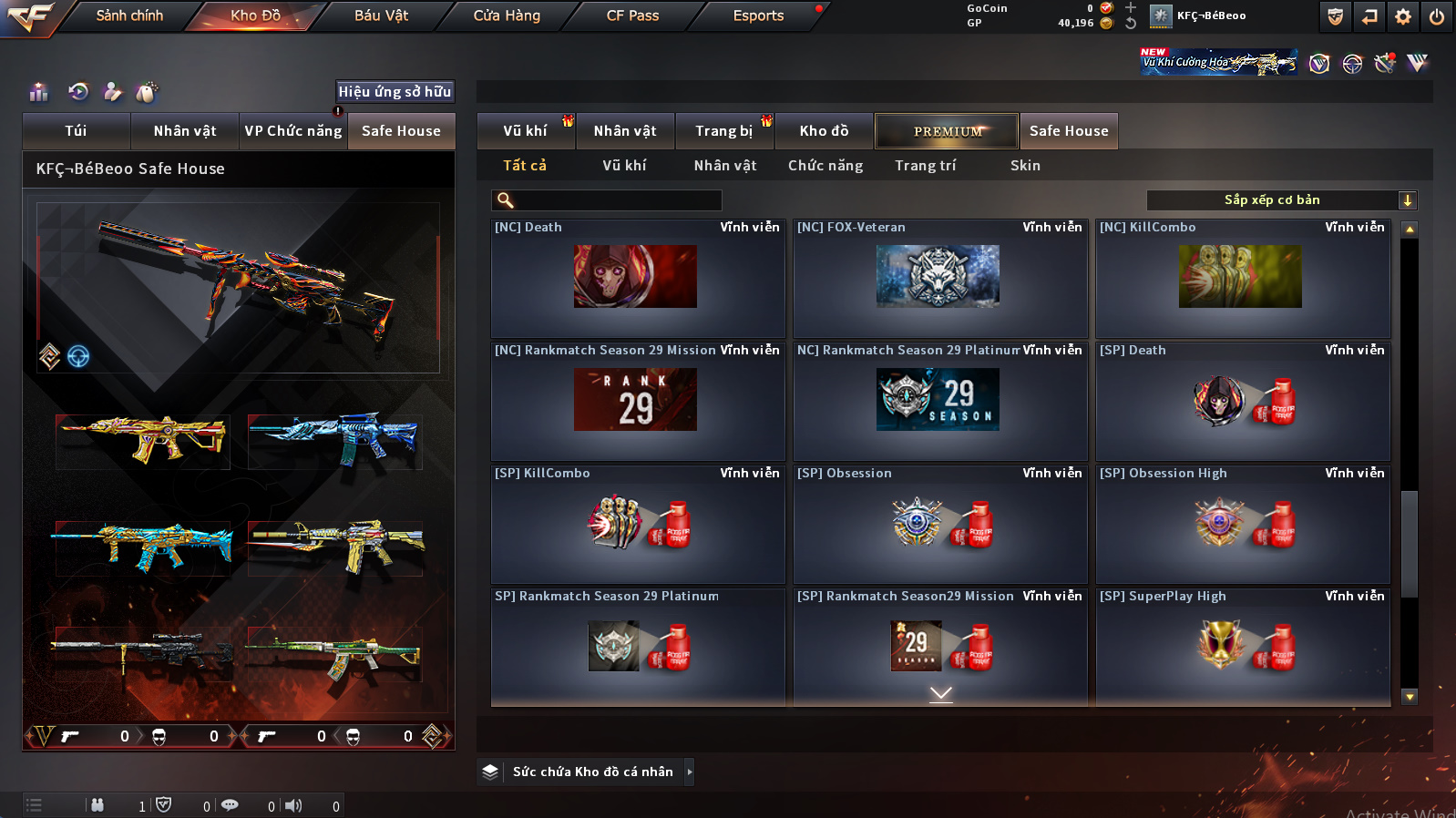Open the Esports section
Screen dimensions: 1456x818
point(758,15)
